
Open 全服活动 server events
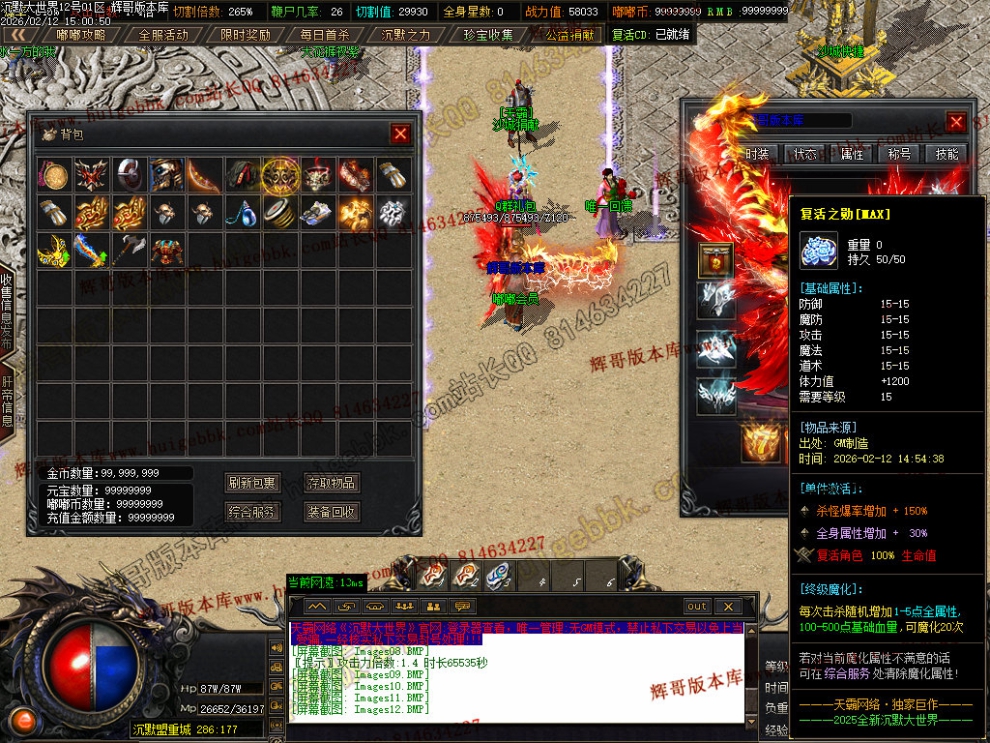click(163, 34)
